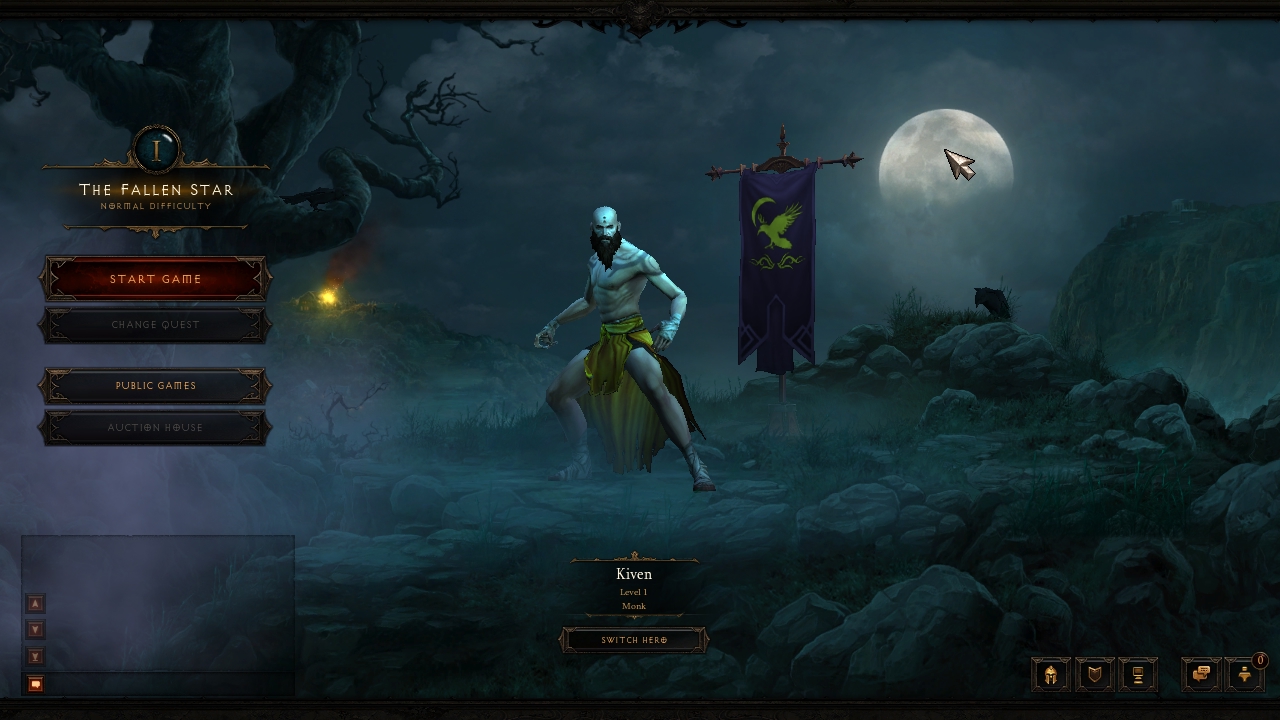The height and width of the screenshot is (720, 1280).
Task: Toggle the orange chat bubble button
Action: 36,684
